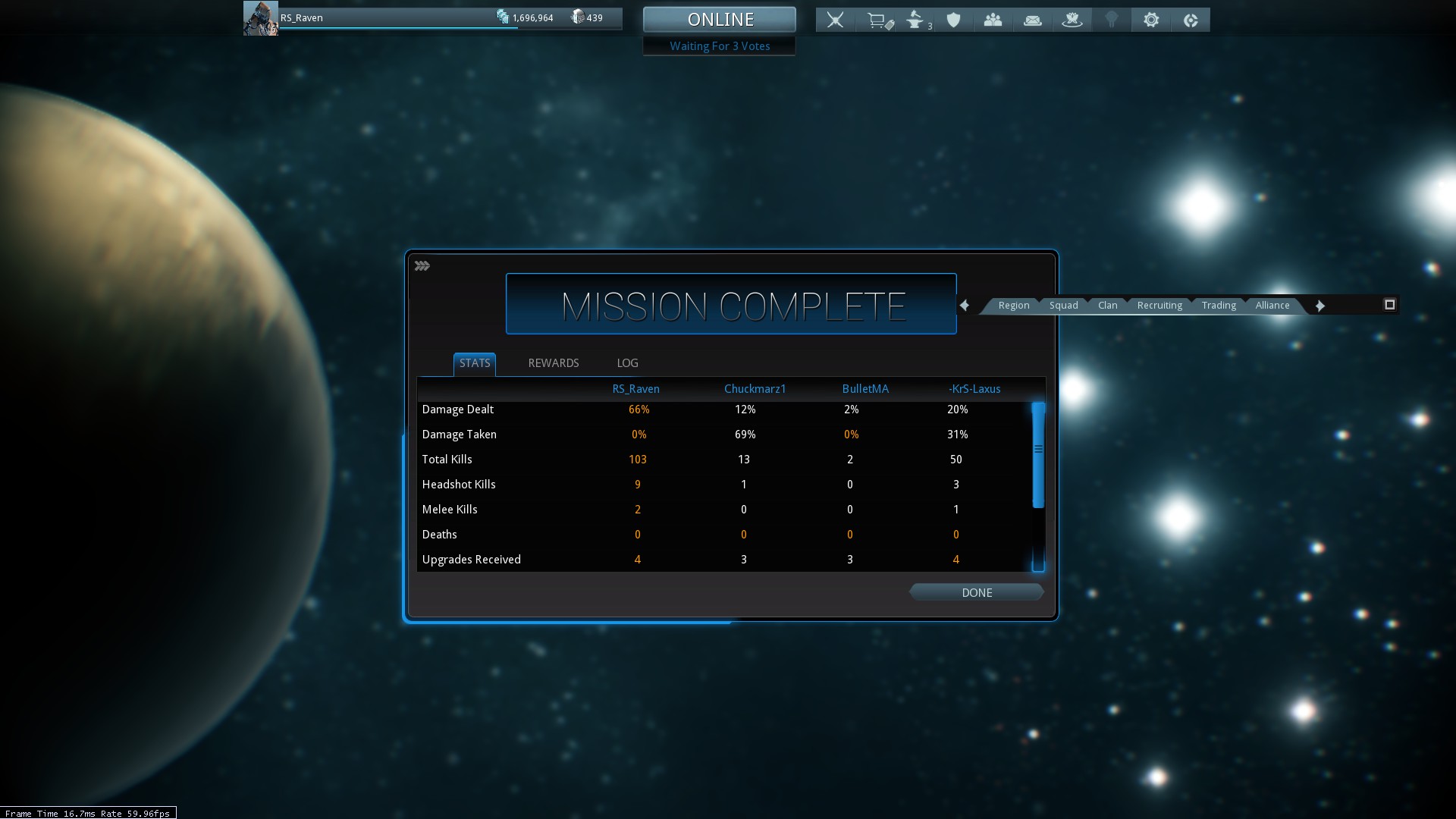This screenshot has height=819, width=1456.
Task: Switch to the Trading chat tab
Action: (x=1219, y=306)
